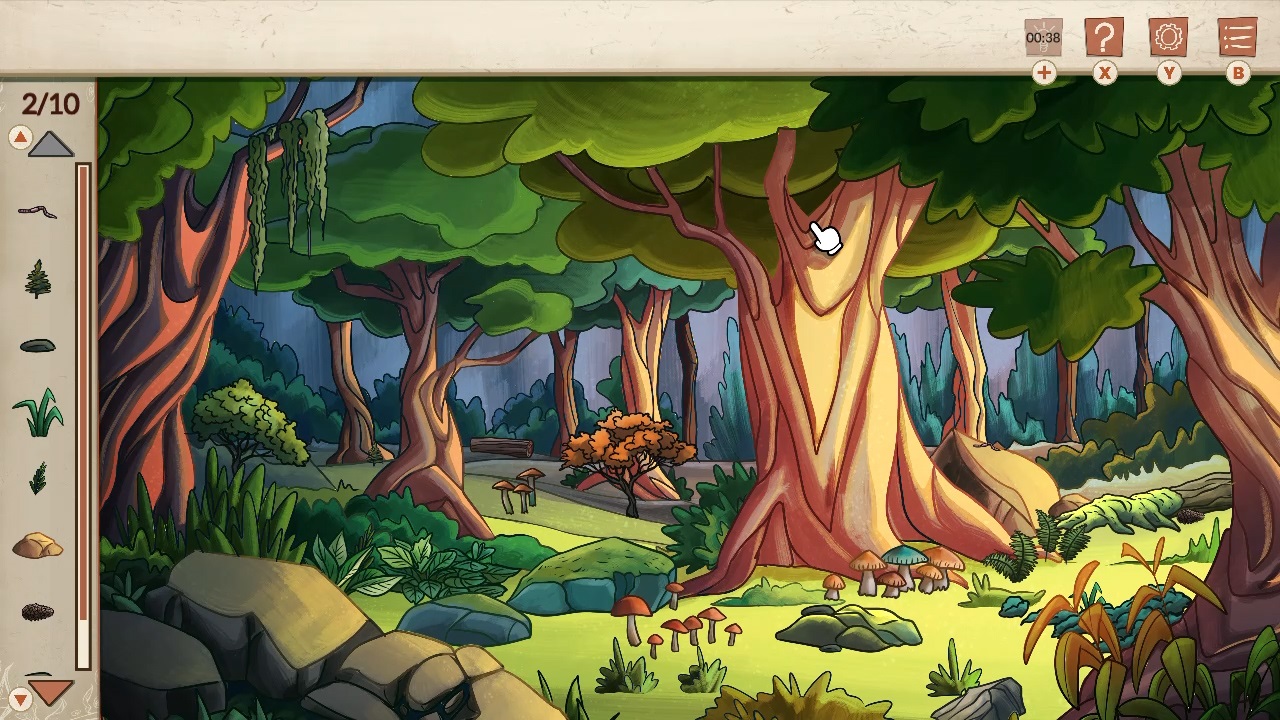Click the small orange up-arrow circle icon
The height and width of the screenshot is (720, 1280).
tap(20, 137)
